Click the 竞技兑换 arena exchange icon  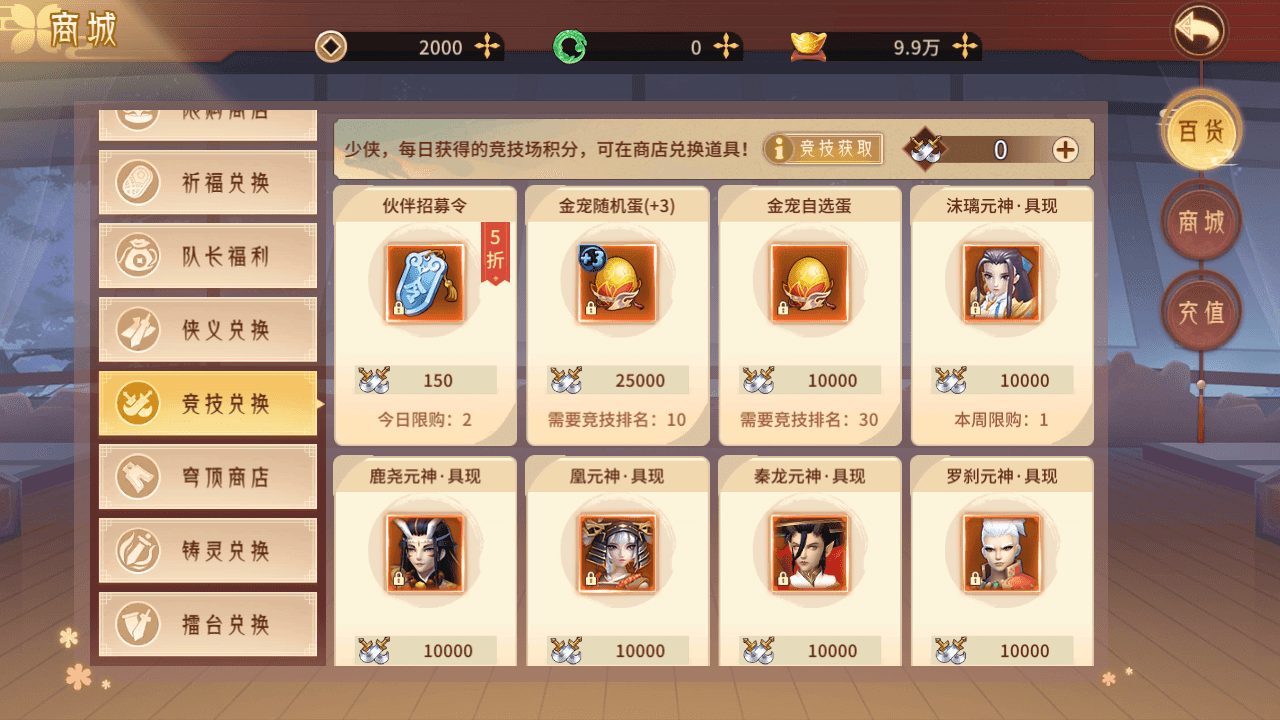135,403
